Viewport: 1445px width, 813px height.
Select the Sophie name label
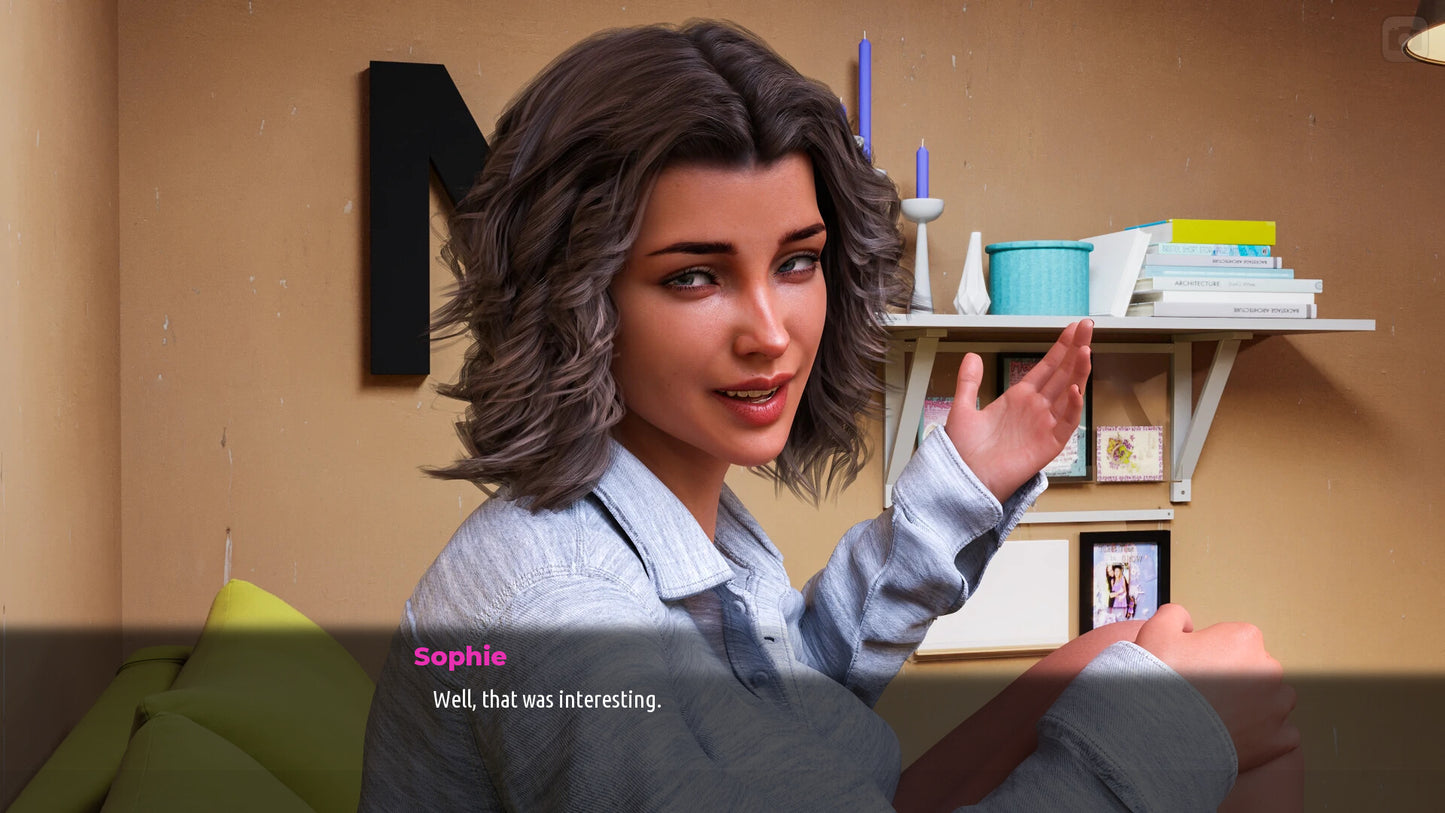(461, 657)
